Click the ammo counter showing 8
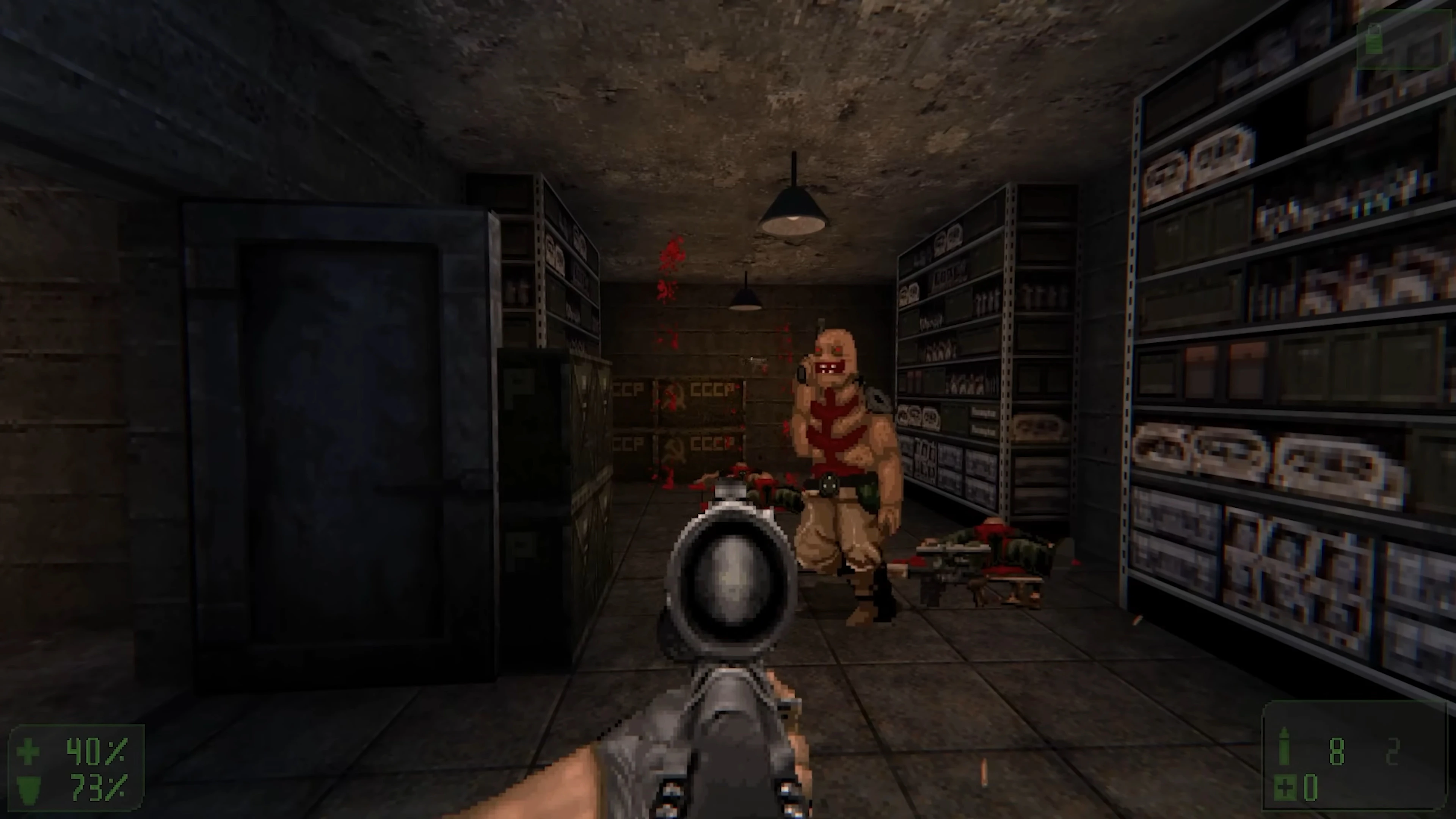 pos(1337,752)
